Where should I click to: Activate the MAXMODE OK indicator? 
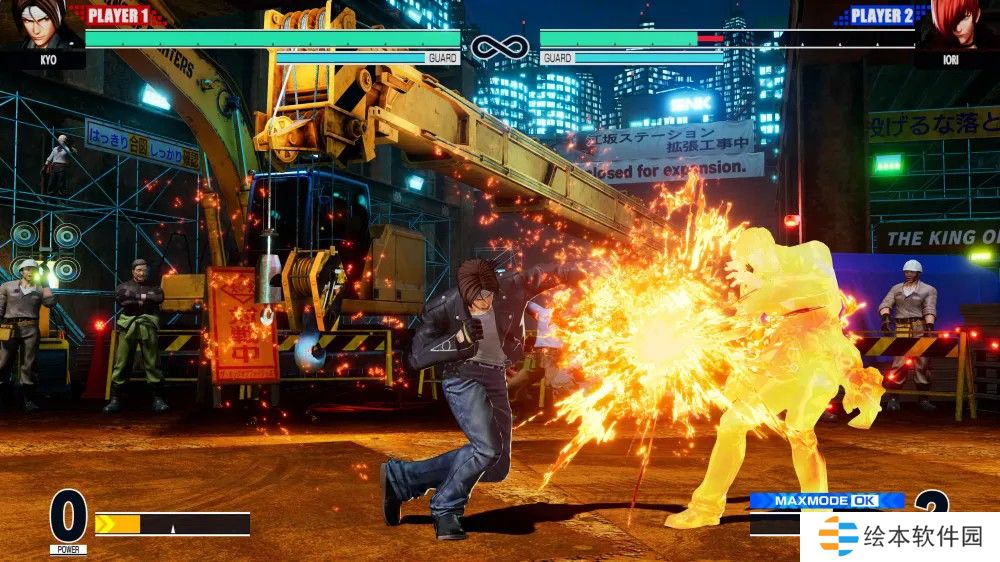826,500
